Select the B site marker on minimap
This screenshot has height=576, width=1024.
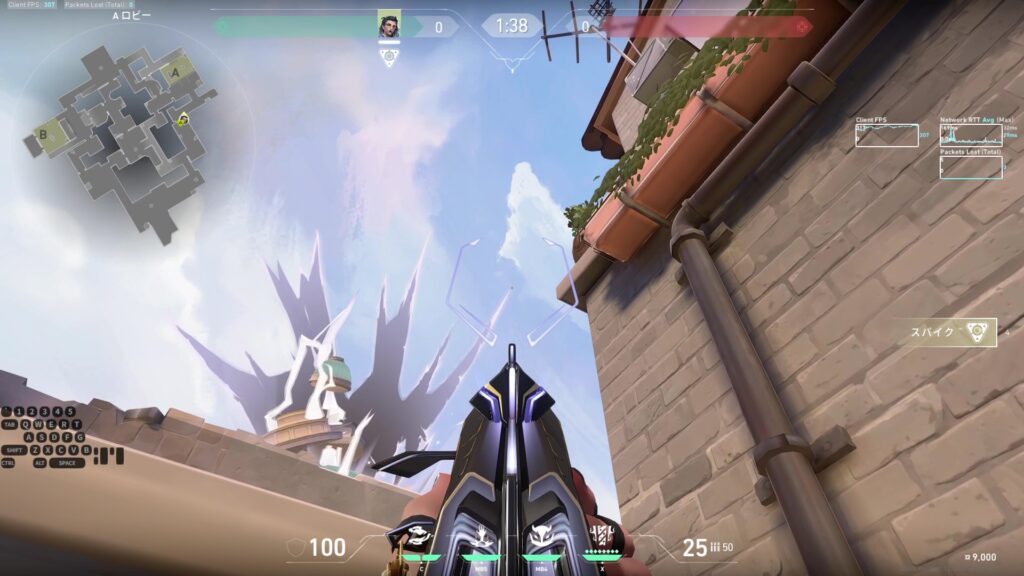(x=44, y=133)
